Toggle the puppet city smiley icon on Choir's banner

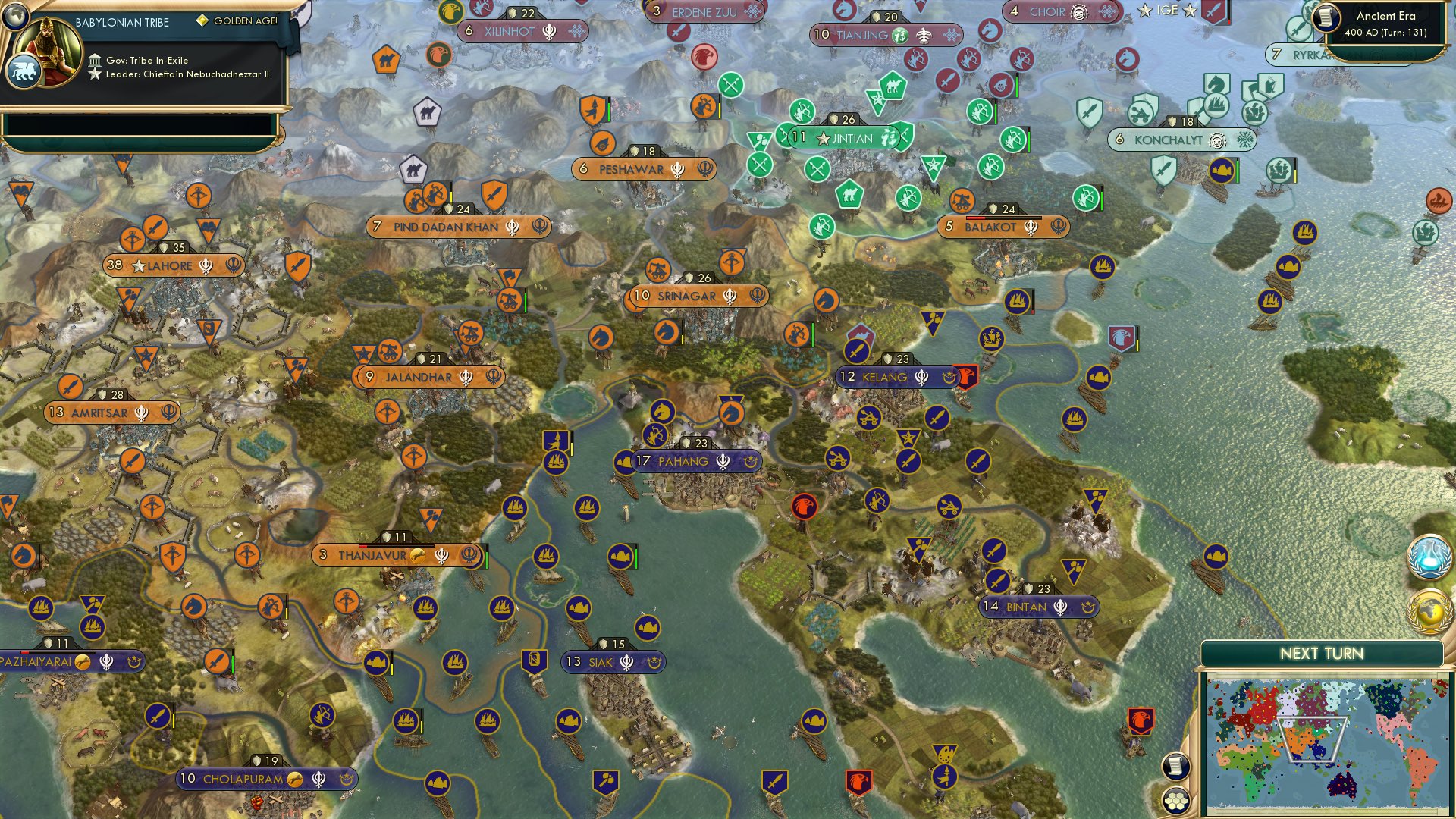click(x=1080, y=11)
